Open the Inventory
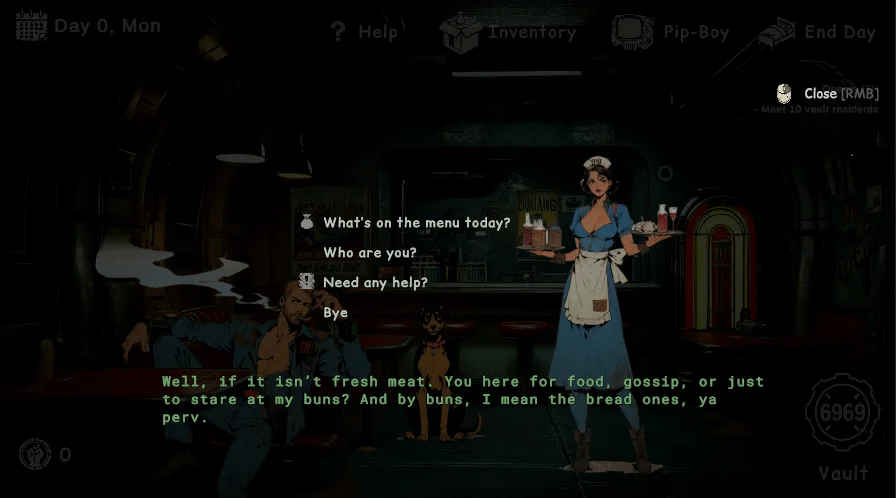This screenshot has height=498, width=896. pos(509,32)
